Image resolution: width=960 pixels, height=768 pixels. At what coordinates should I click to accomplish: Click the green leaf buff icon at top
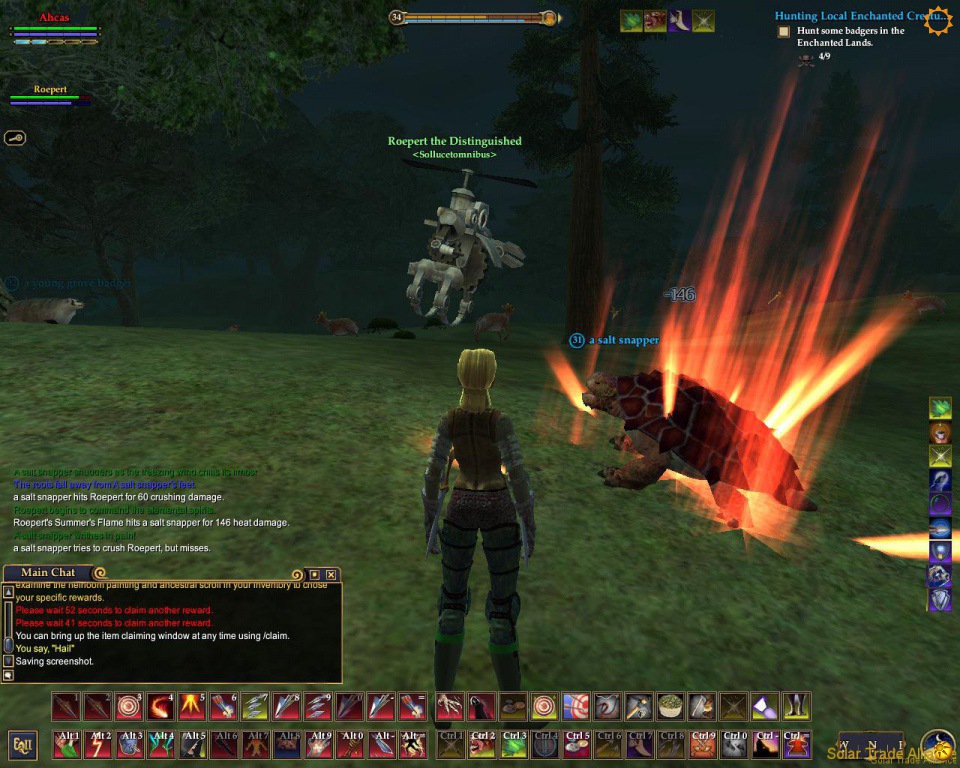click(x=631, y=21)
